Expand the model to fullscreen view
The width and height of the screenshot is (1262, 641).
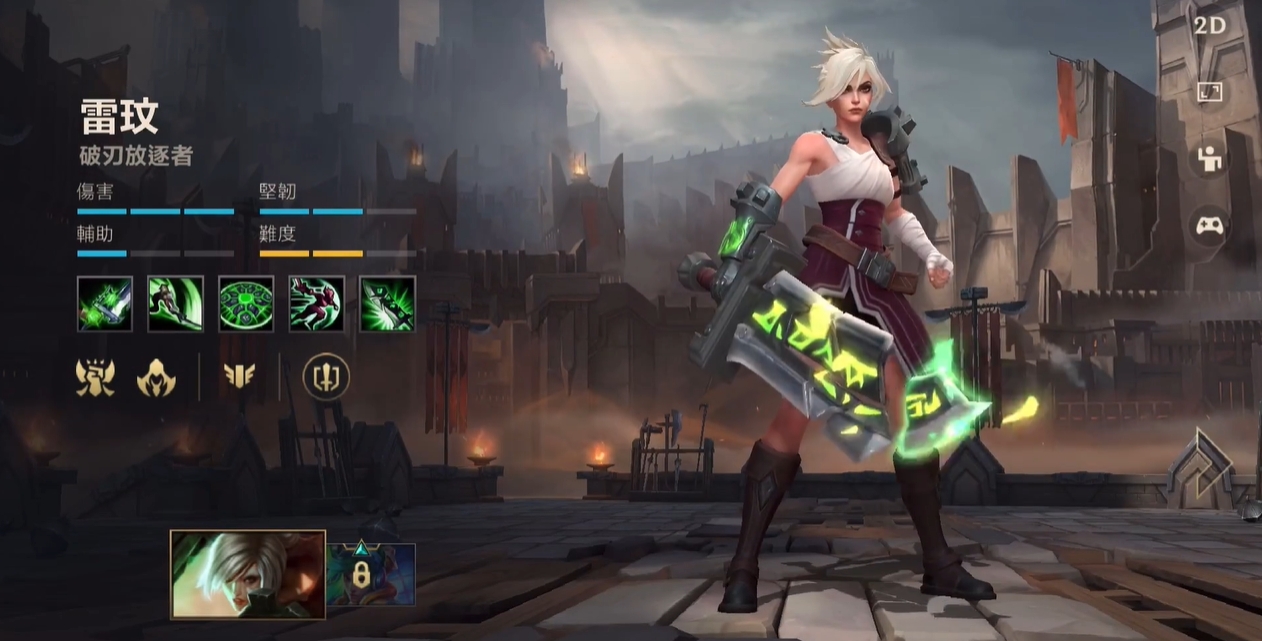pos(1210,92)
